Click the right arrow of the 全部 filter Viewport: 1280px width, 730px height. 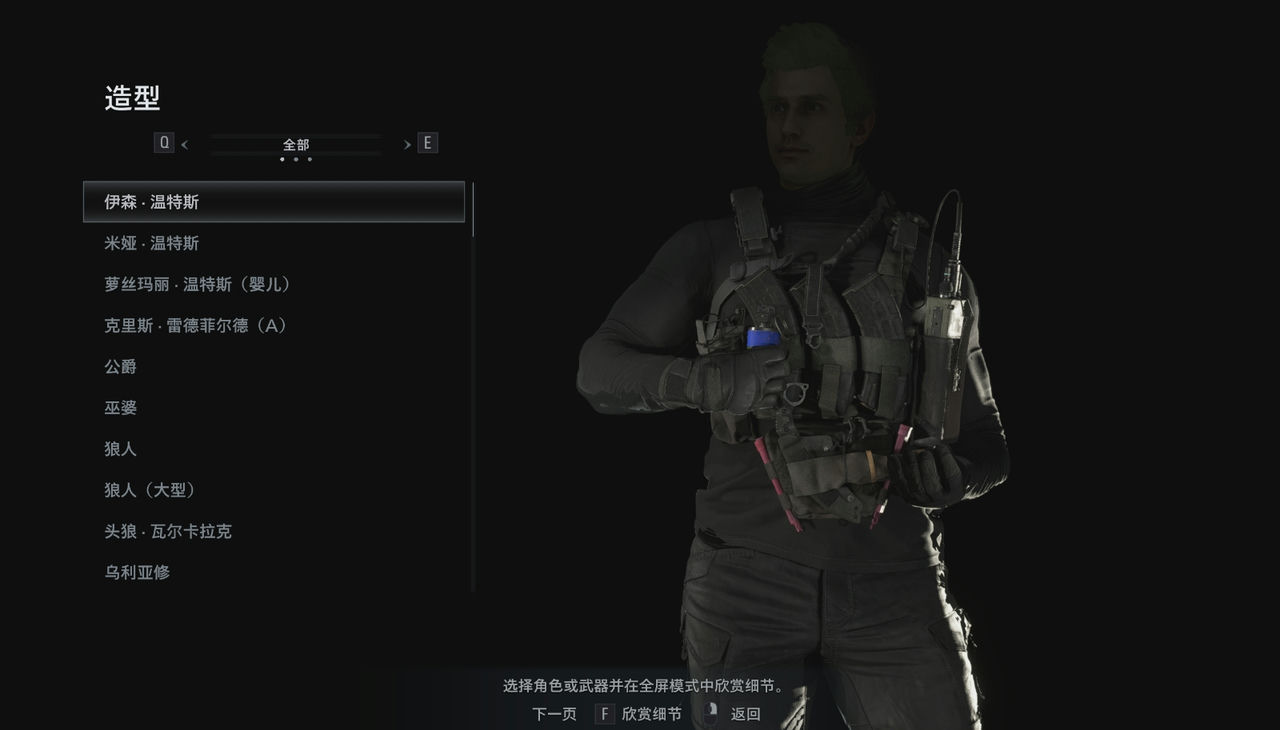[x=406, y=143]
